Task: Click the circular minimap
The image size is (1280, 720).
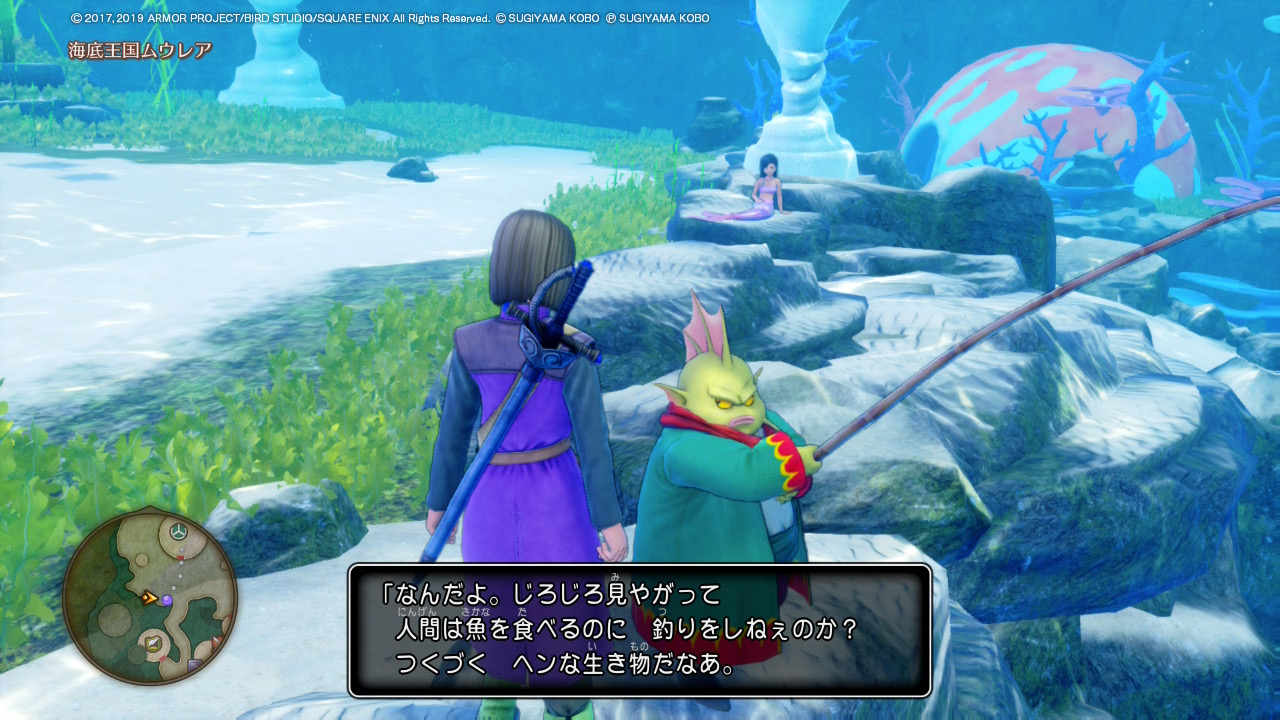Action: (x=150, y=598)
